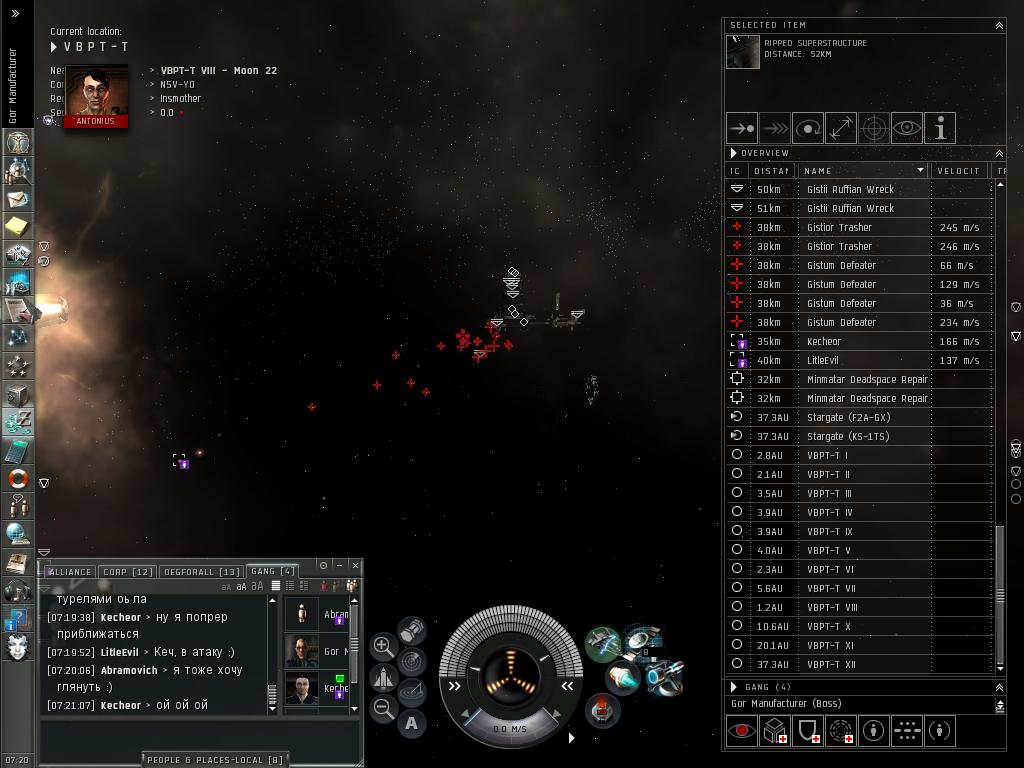Viewport: 1024px width, 768px height.
Task: Zoom in with the magnifier plus button
Action: (x=383, y=646)
